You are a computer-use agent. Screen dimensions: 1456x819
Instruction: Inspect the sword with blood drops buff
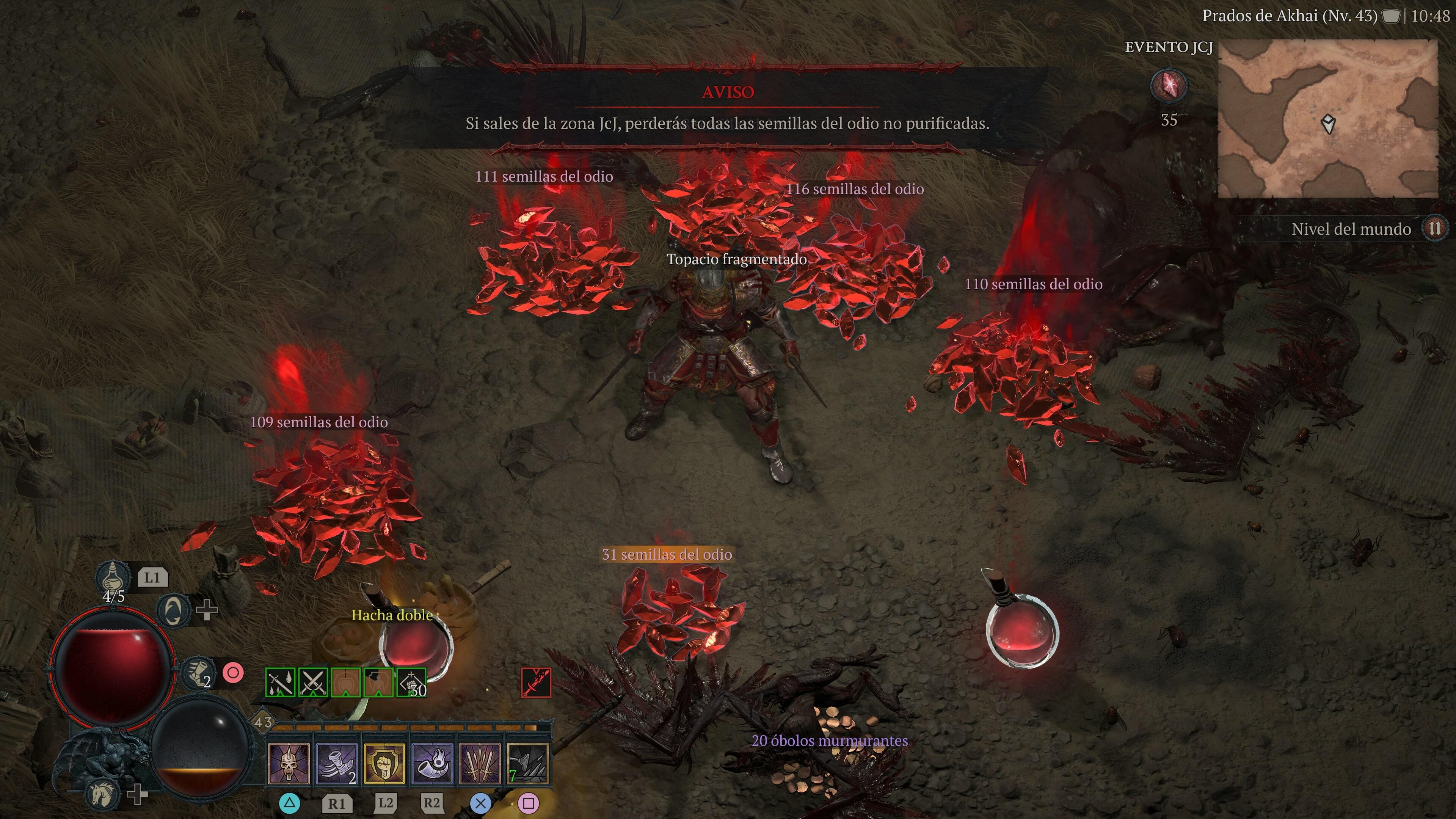point(280,683)
